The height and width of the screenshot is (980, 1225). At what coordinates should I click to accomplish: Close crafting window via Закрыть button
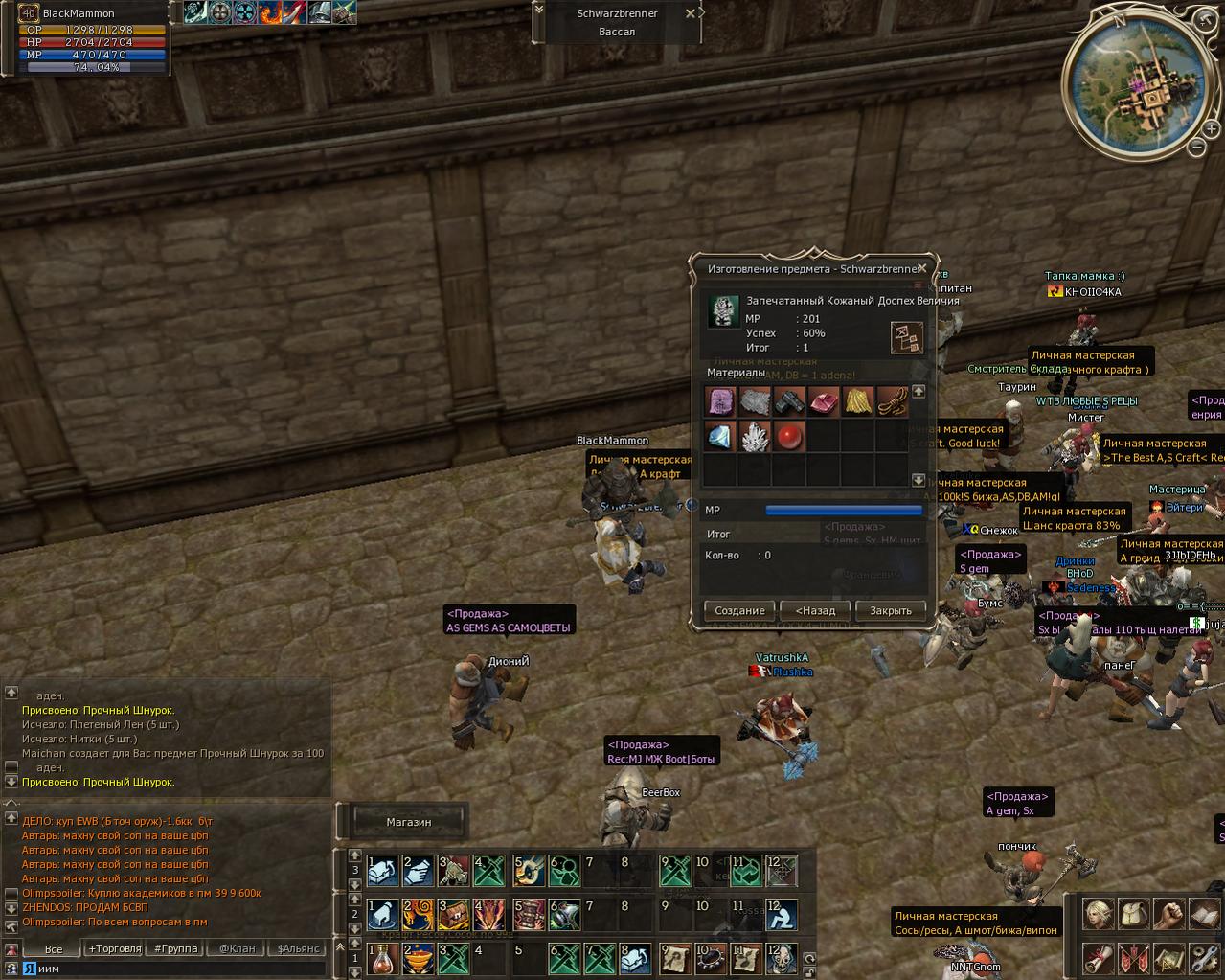(x=891, y=610)
